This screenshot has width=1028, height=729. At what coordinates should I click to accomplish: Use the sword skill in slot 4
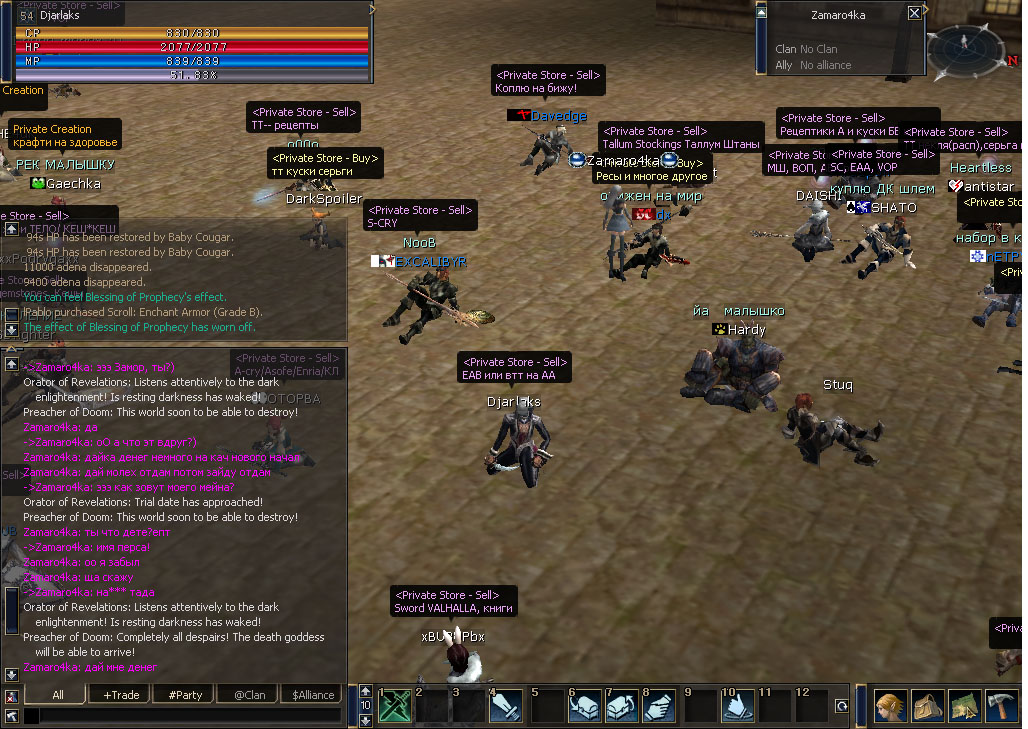(507, 705)
